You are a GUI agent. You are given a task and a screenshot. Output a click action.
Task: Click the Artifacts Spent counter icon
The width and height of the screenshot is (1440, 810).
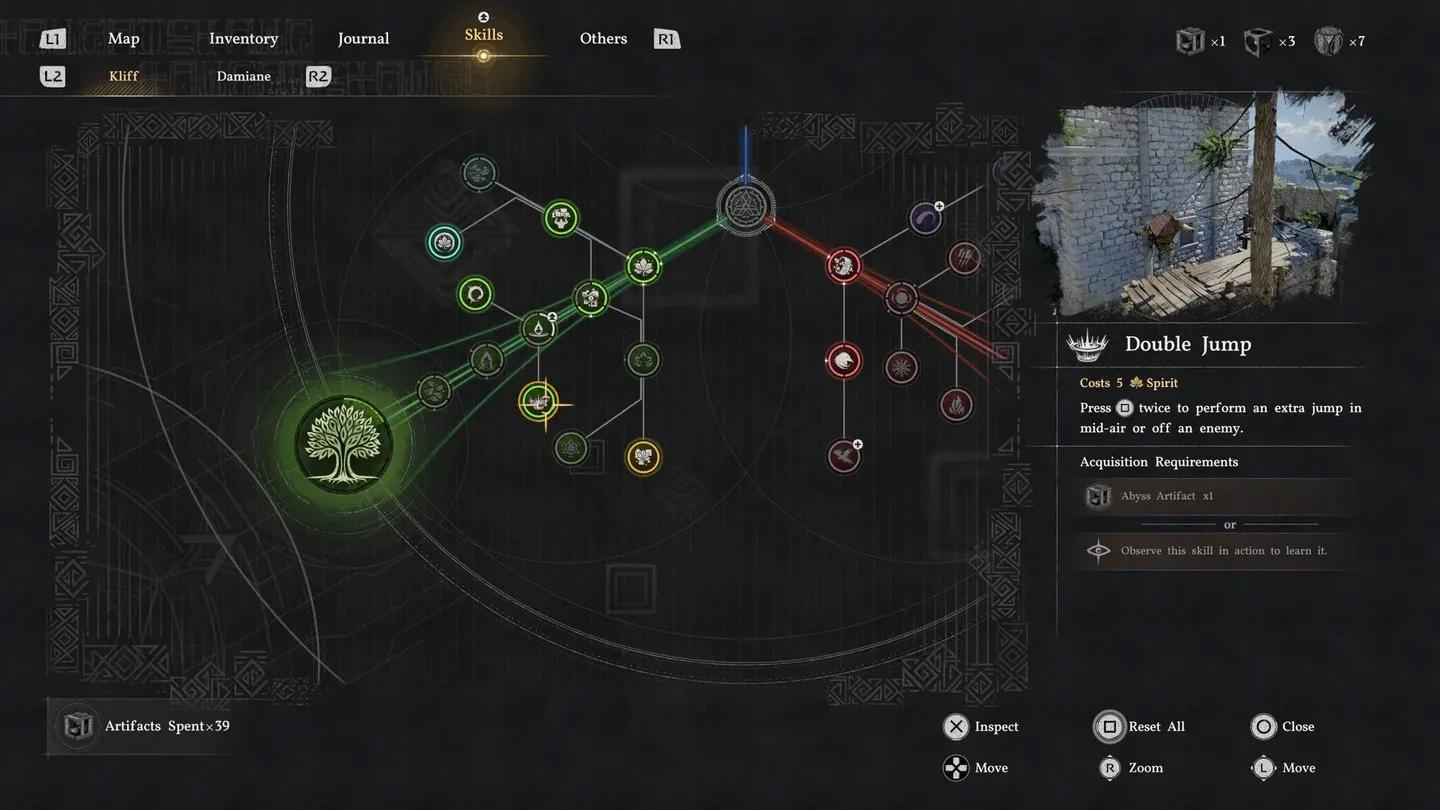[x=79, y=725]
